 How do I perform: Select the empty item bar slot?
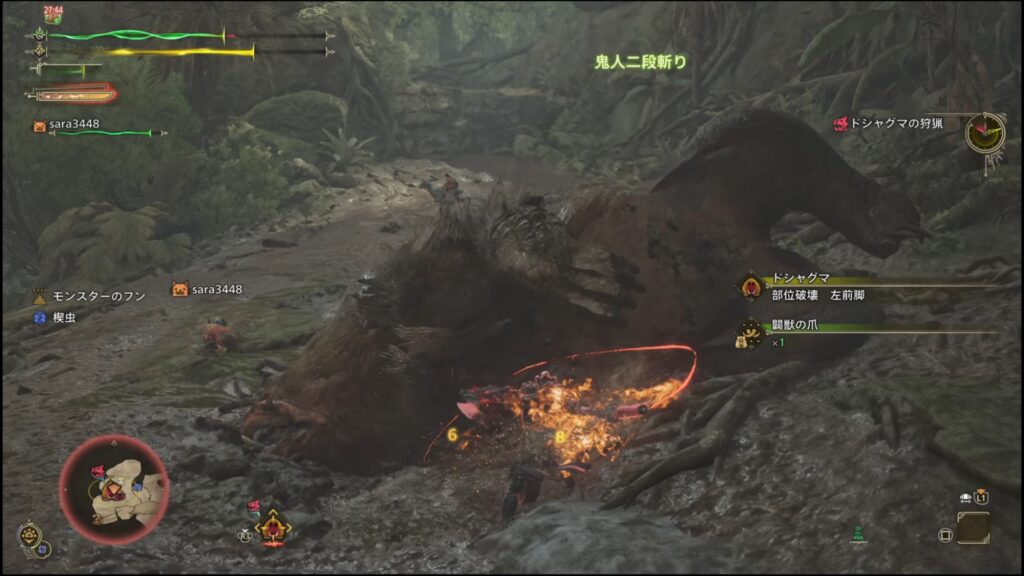click(972, 528)
